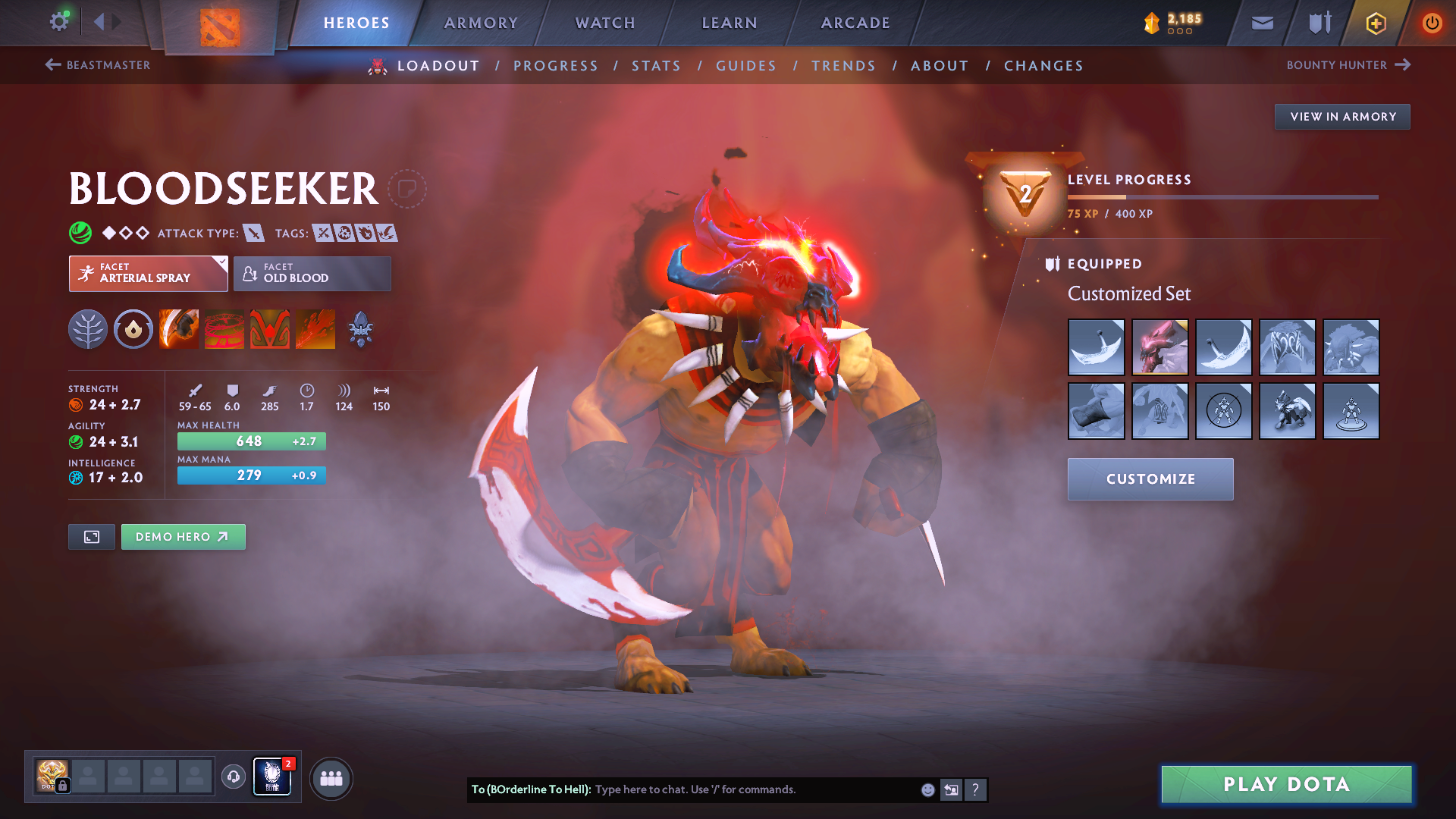View the Stats section
This screenshot has width=1456, height=819.
pos(656,66)
